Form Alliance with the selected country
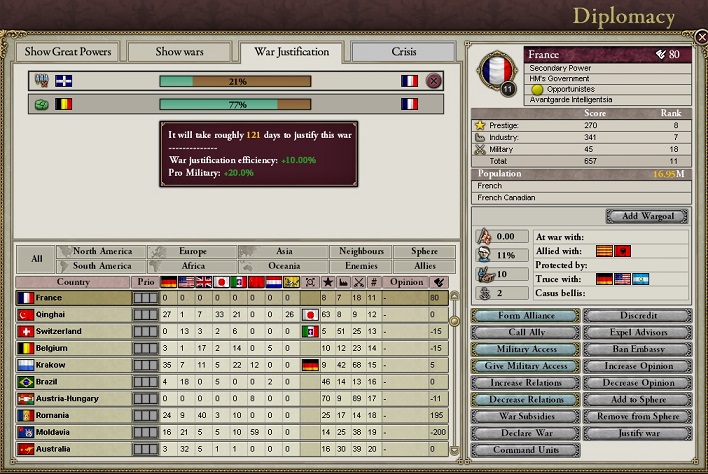Screen dimensions: 708x474 pyautogui.click(x=525, y=315)
